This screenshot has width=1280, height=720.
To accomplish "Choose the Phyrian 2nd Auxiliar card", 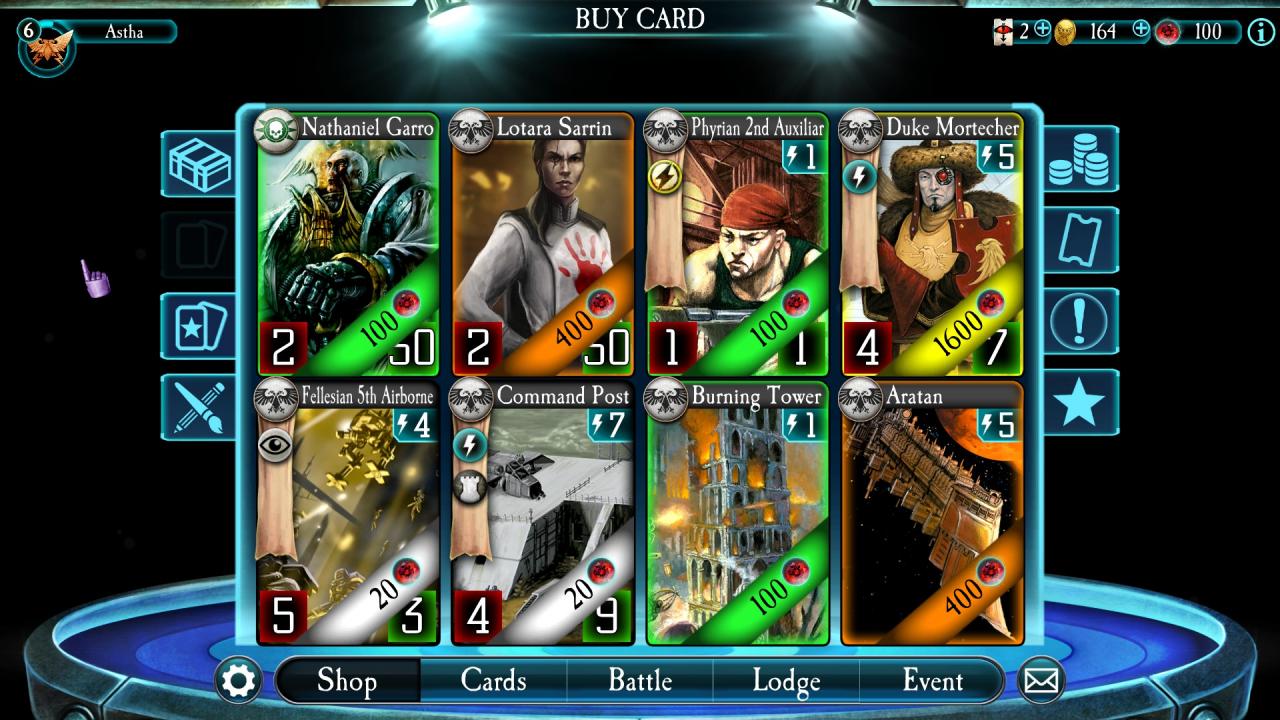I will (737, 245).
